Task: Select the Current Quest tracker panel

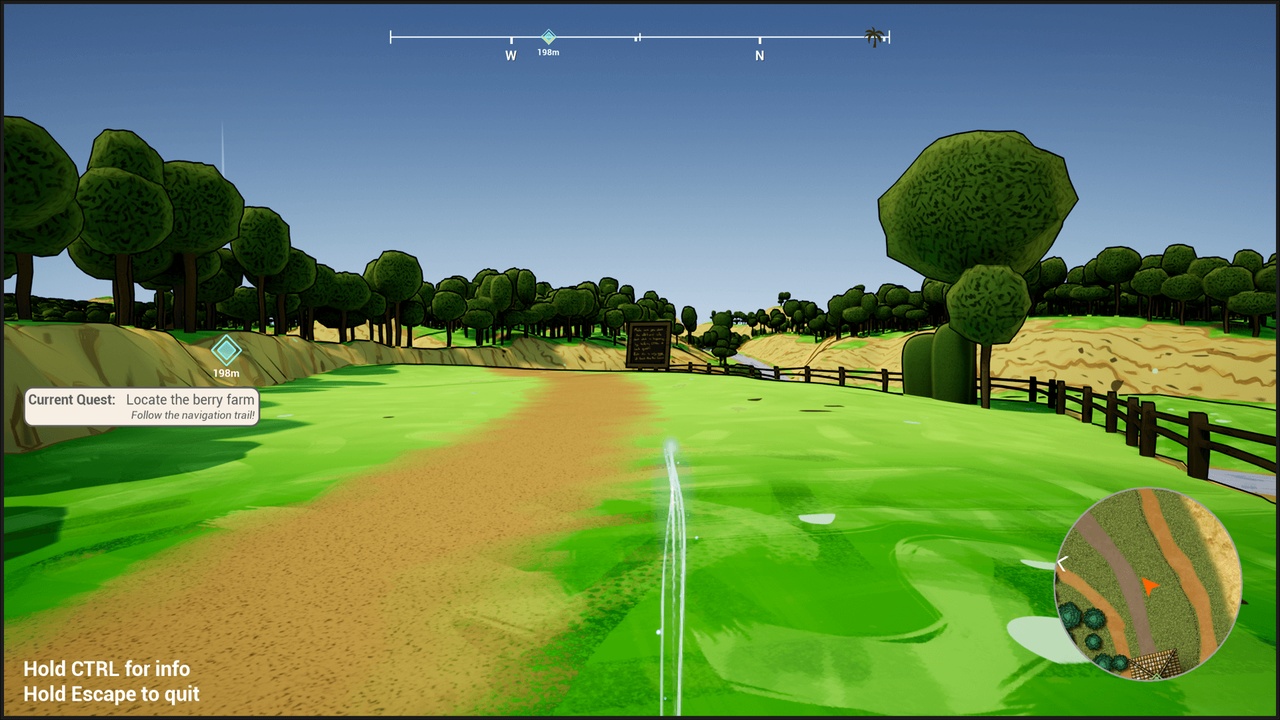Action: pyautogui.click(x=141, y=407)
